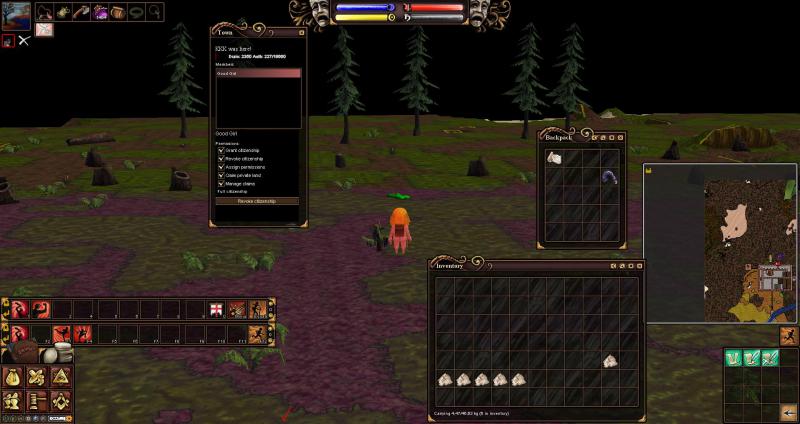Click the crossed swords icon at top left
Image resolution: width=800 pixels, height=424 pixels.
(24, 41)
